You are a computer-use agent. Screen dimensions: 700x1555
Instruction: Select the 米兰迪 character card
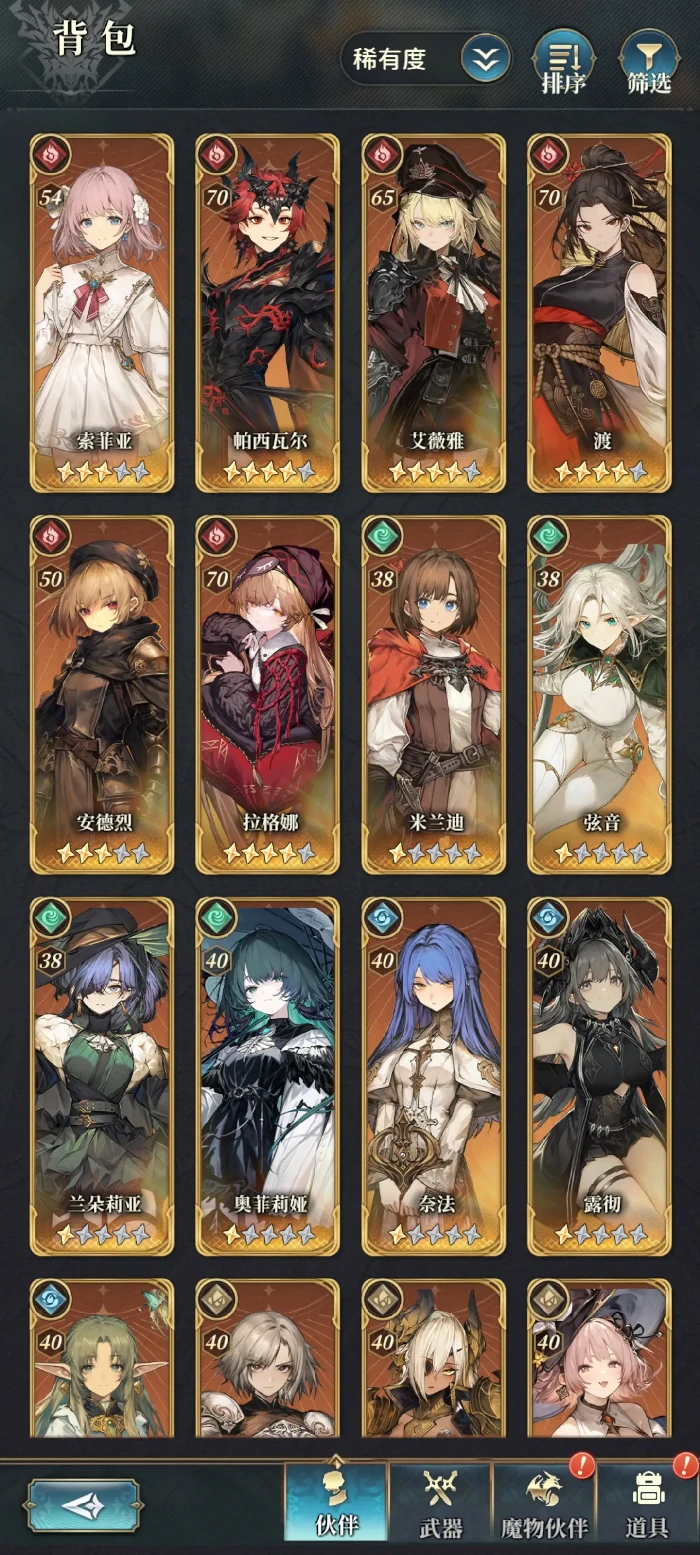(433, 694)
